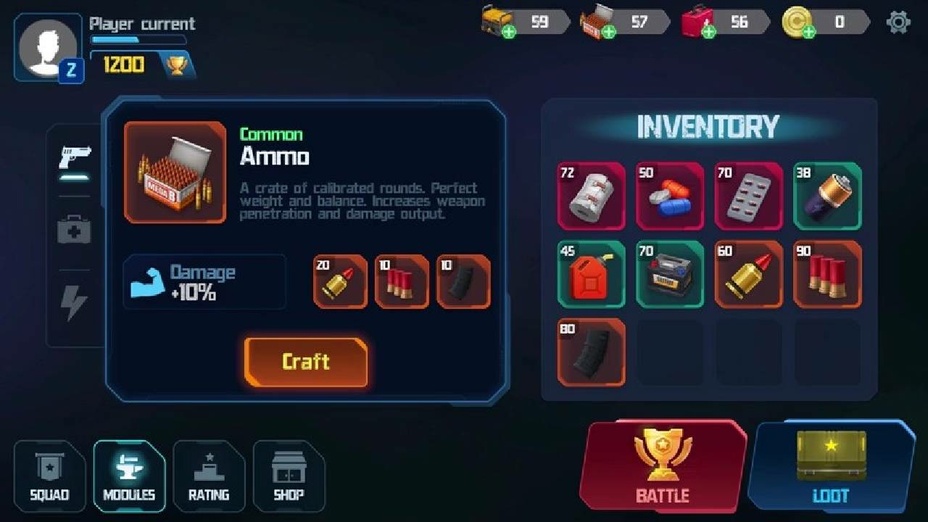928x522 pixels.
Task: Open the Loot crate screen
Action: (831, 465)
